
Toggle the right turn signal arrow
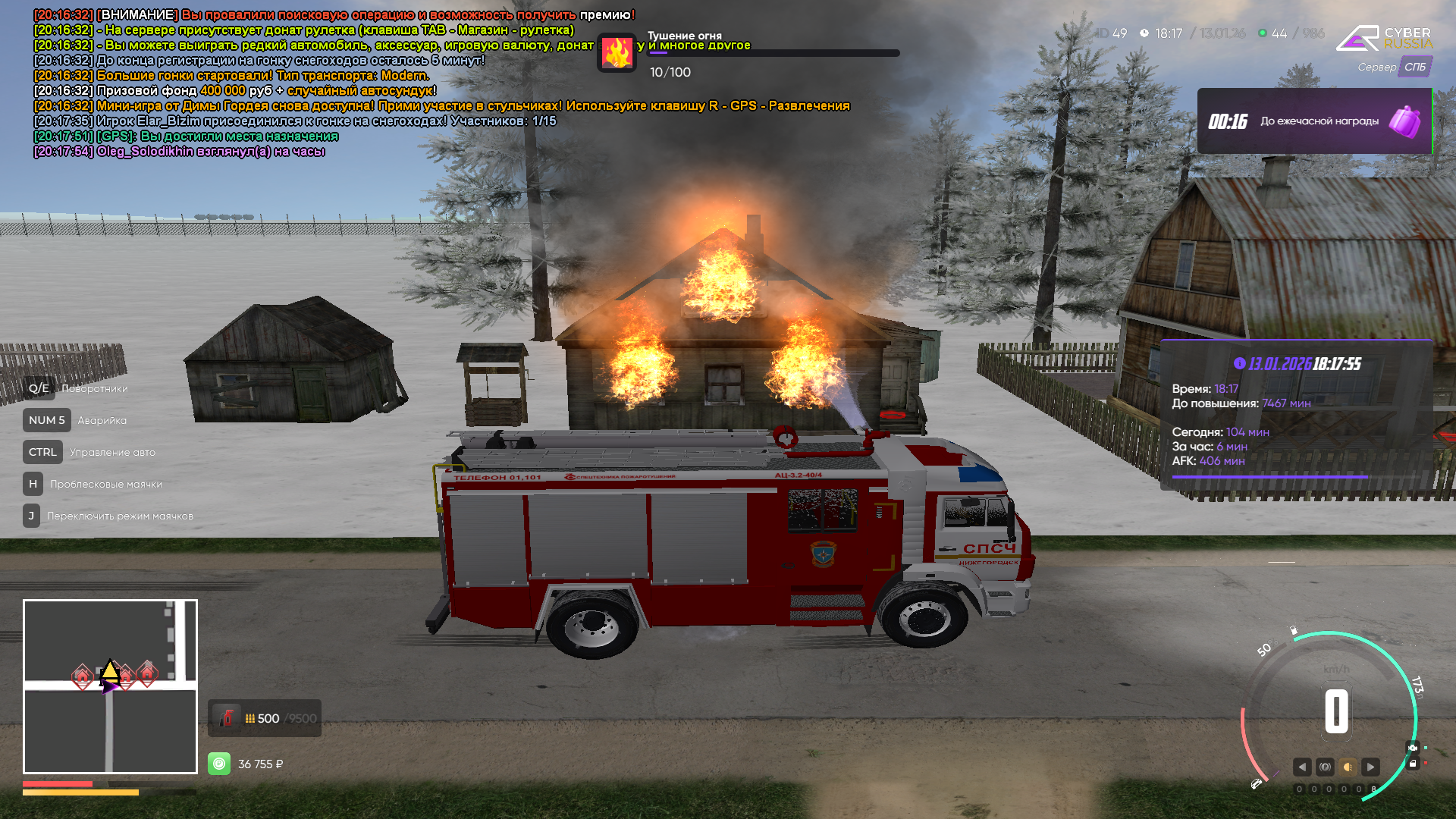point(1370,767)
